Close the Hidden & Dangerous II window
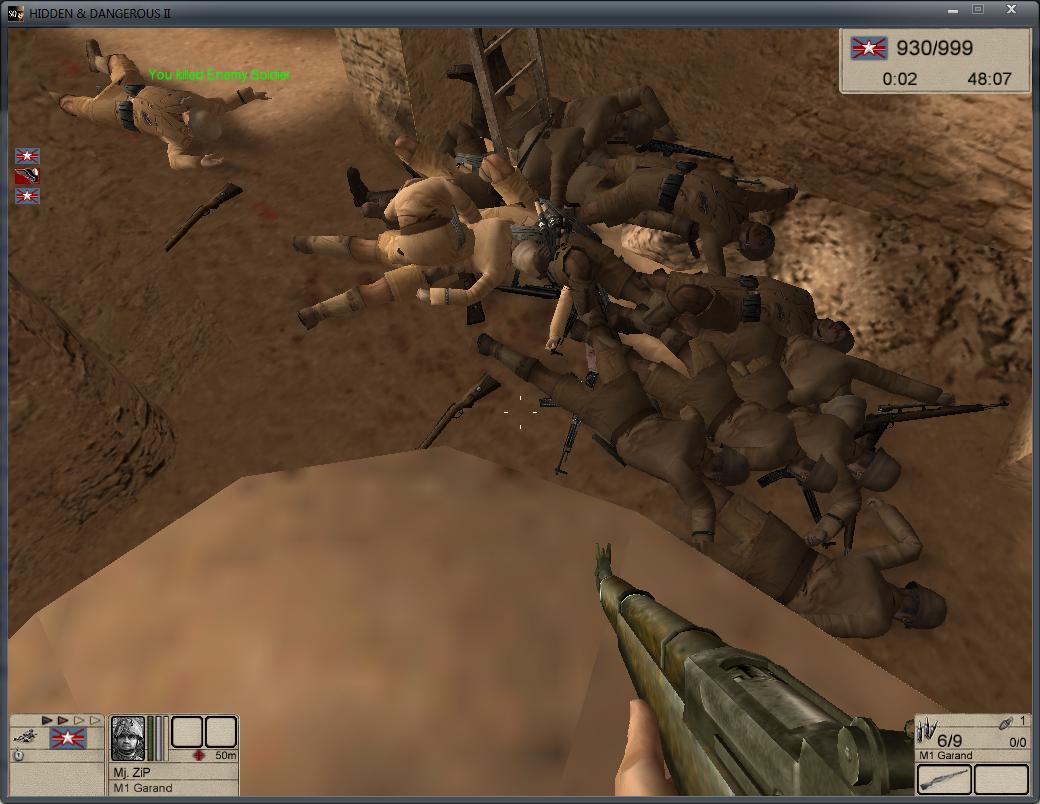This screenshot has height=804, width=1040. [1011, 10]
